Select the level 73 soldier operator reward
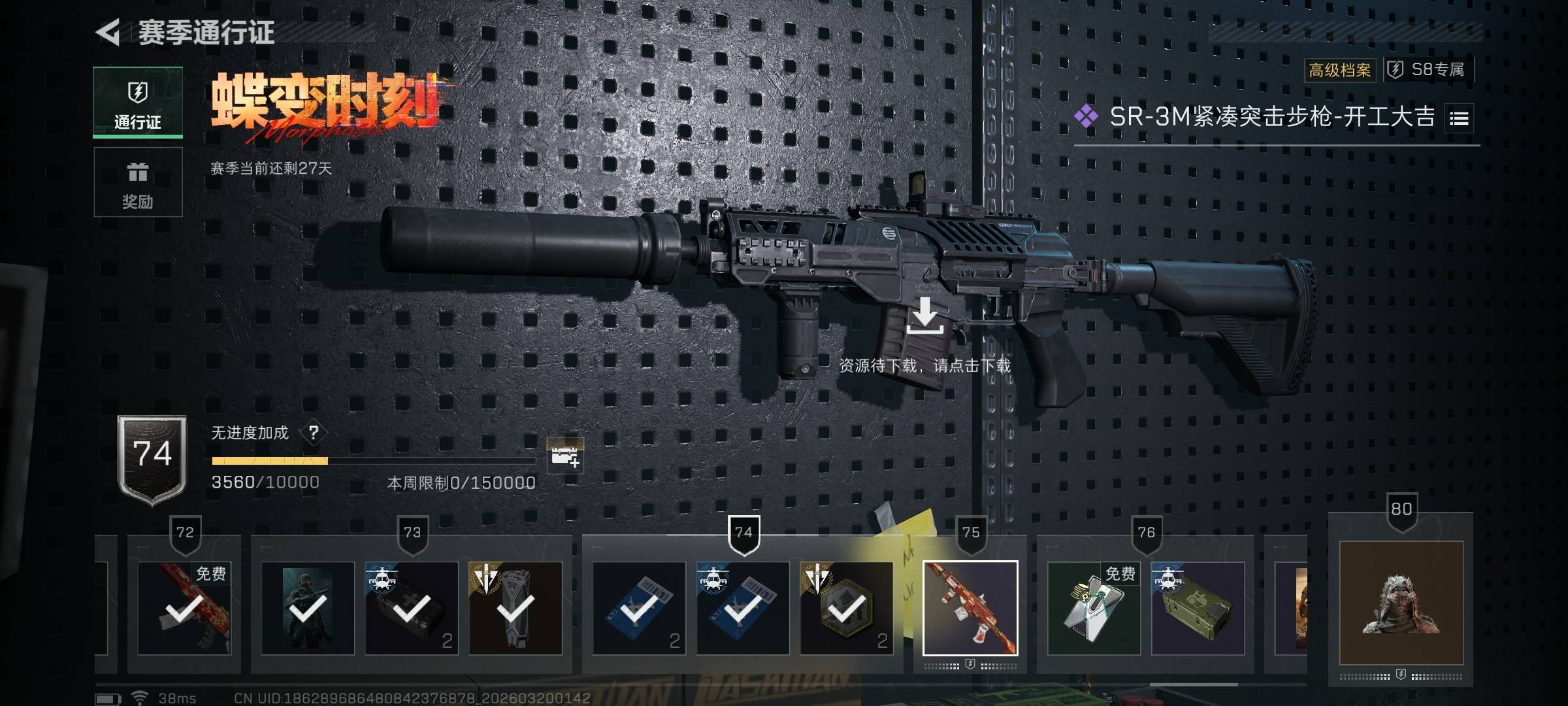1568x706 pixels. (308, 609)
